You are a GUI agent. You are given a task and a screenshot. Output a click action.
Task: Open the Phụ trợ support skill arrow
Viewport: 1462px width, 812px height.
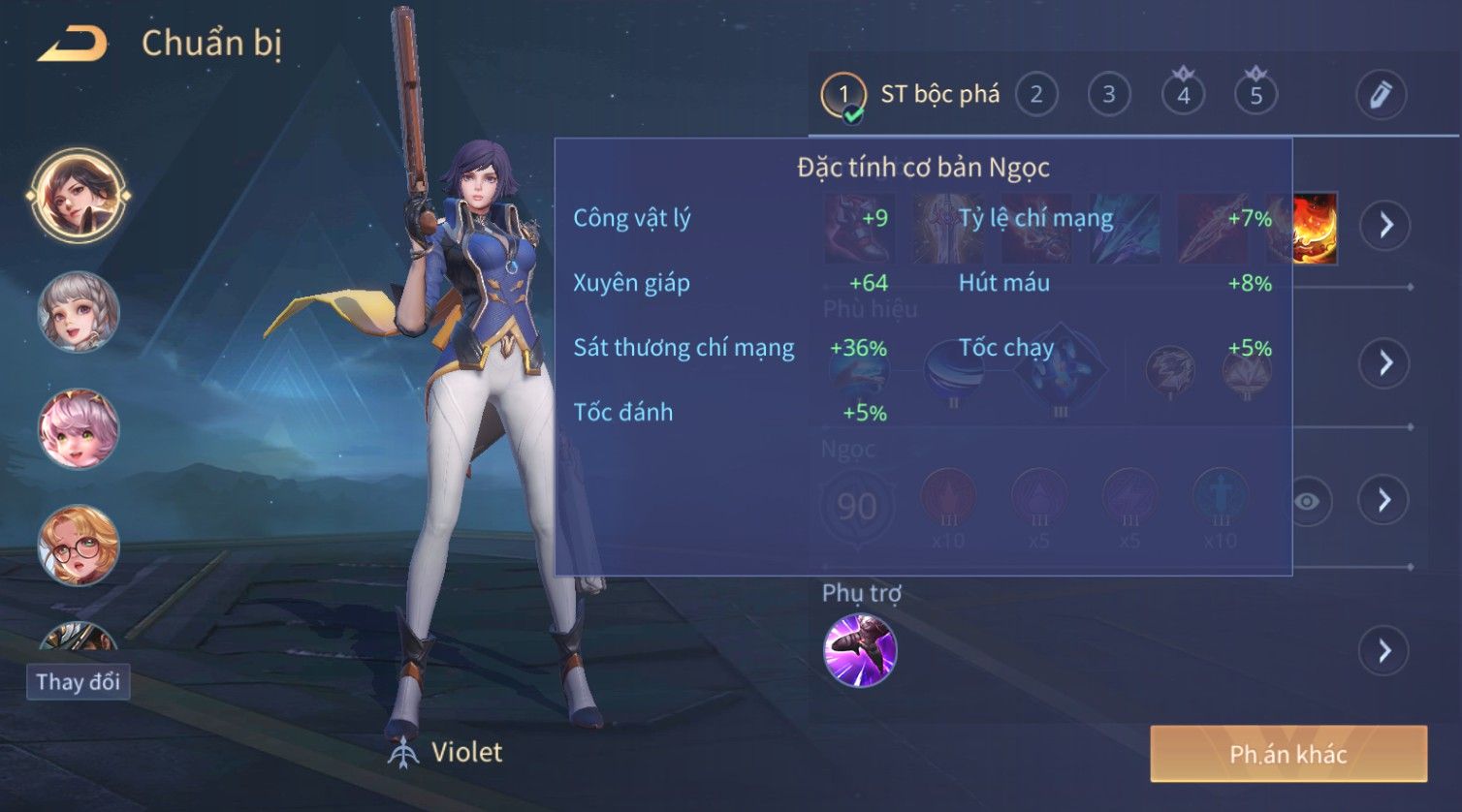pos(1384,650)
